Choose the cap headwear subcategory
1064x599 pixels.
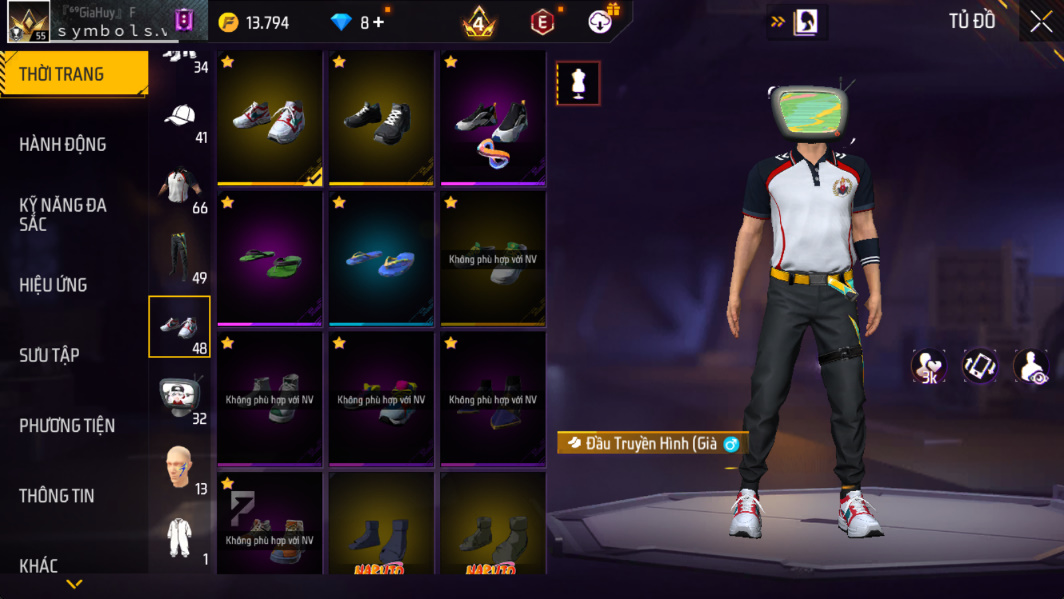pos(180,117)
